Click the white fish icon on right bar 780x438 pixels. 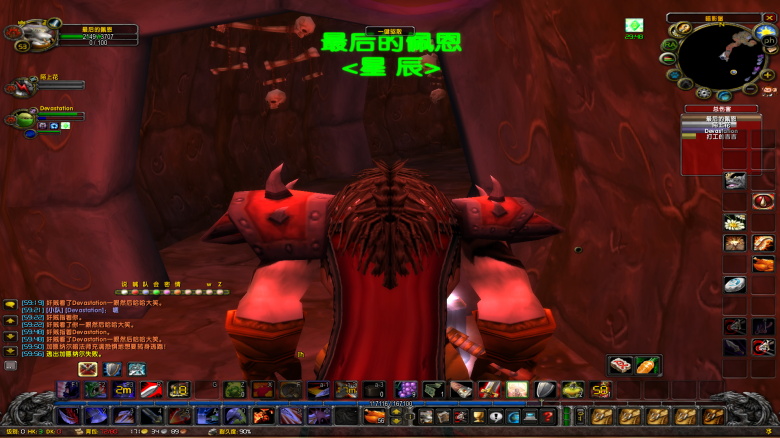point(735,285)
